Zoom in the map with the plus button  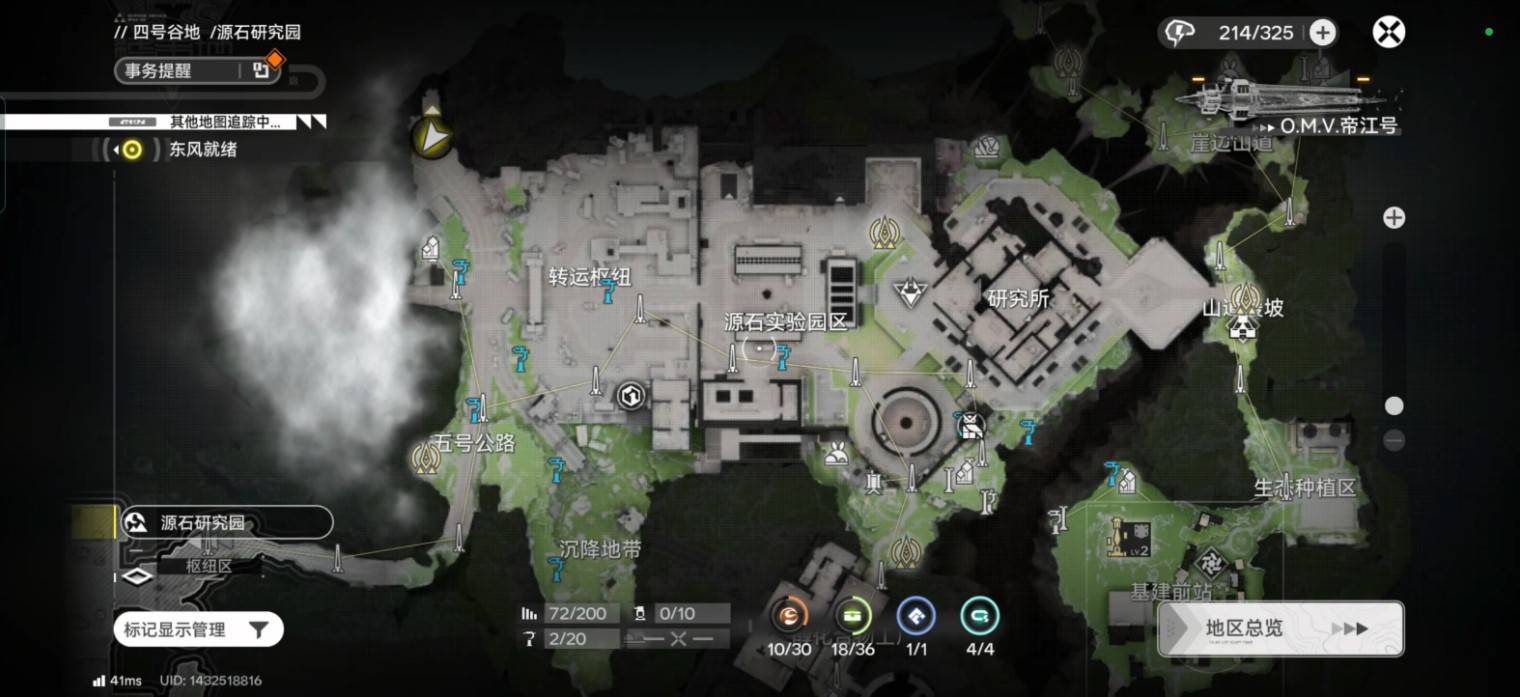1394,217
